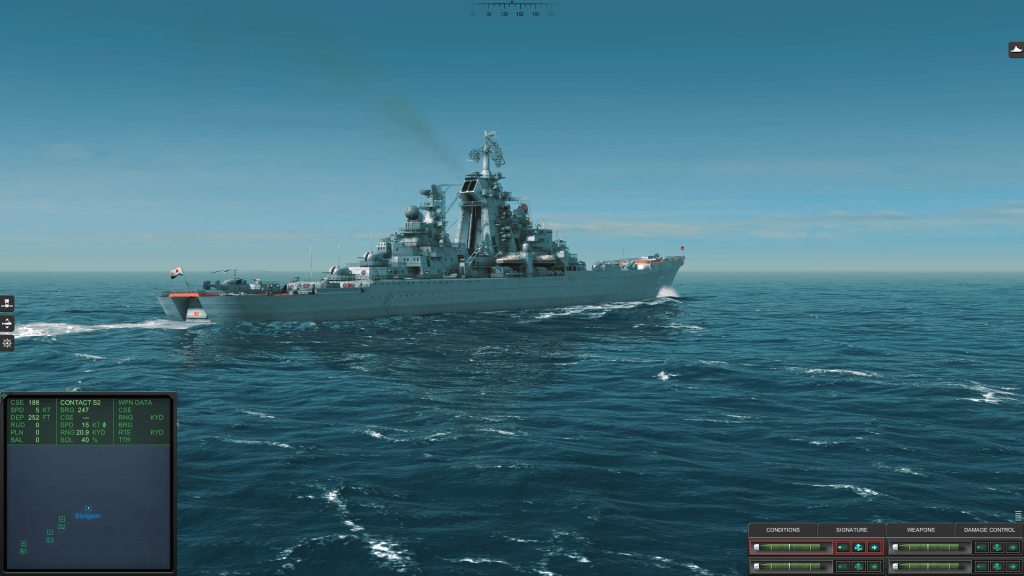Select the Weapons tab
This screenshot has height=576, width=1024.
tap(920, 529)
